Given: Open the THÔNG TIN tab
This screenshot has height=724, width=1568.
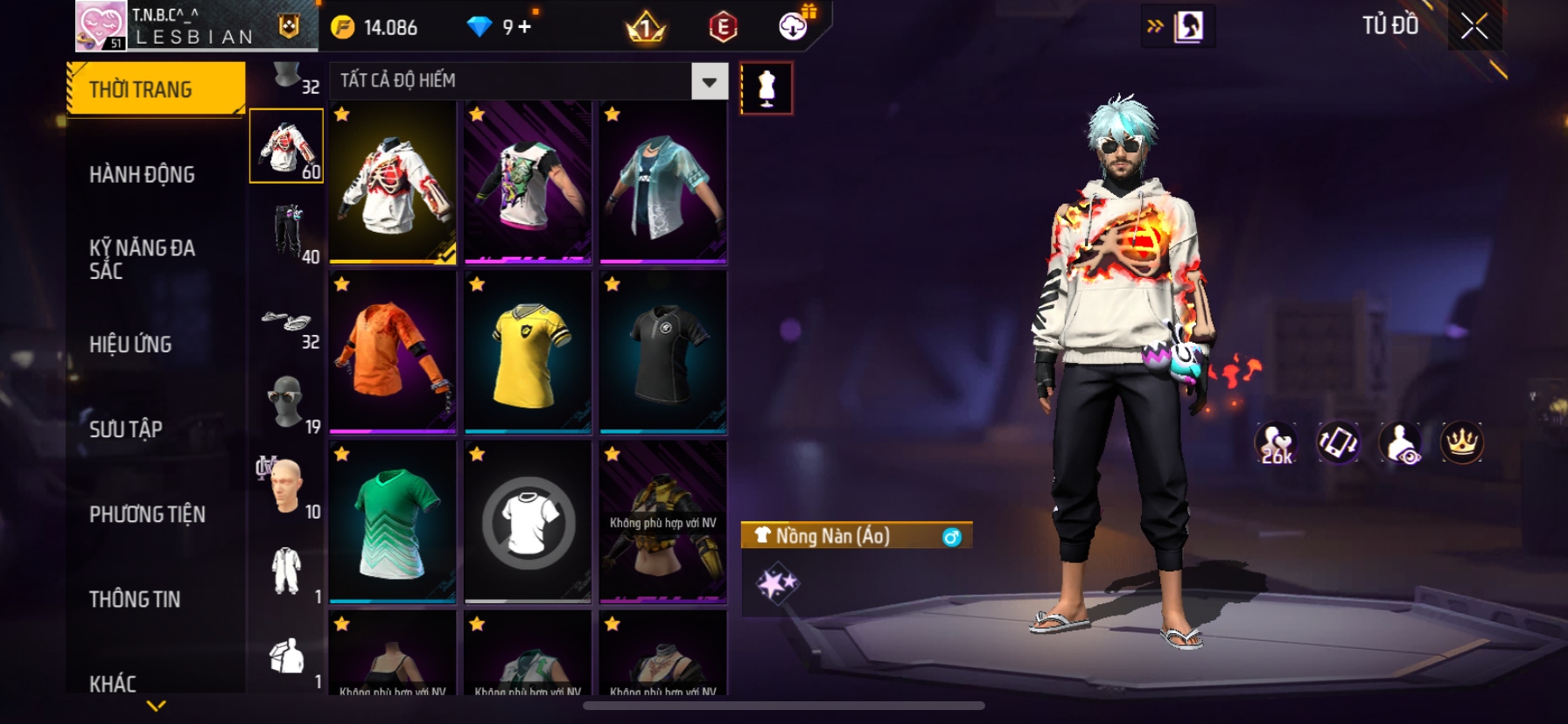Looking at the screenshot, I should tap(135, 598).
